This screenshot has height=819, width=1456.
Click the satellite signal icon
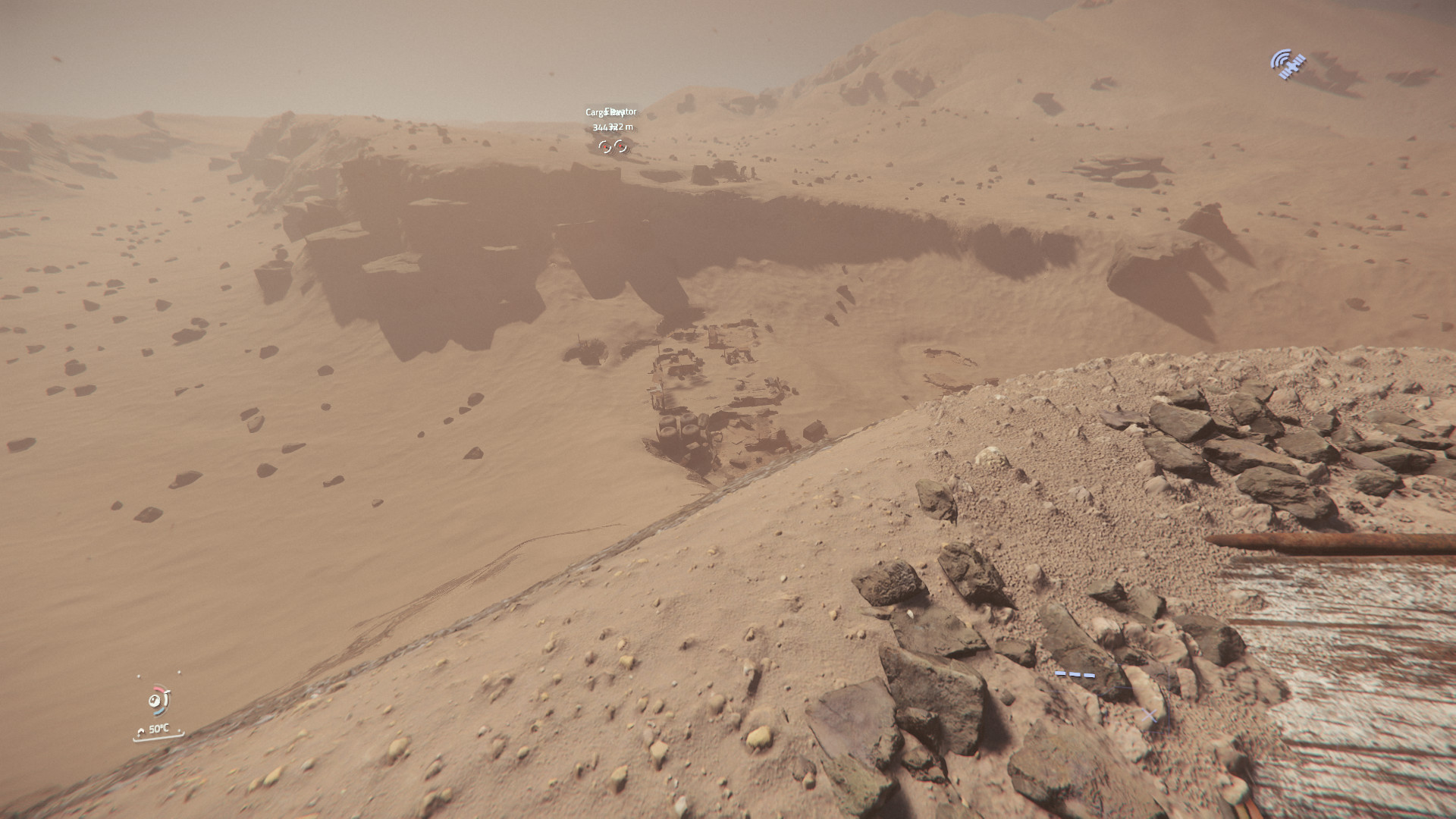[1288, 64]
